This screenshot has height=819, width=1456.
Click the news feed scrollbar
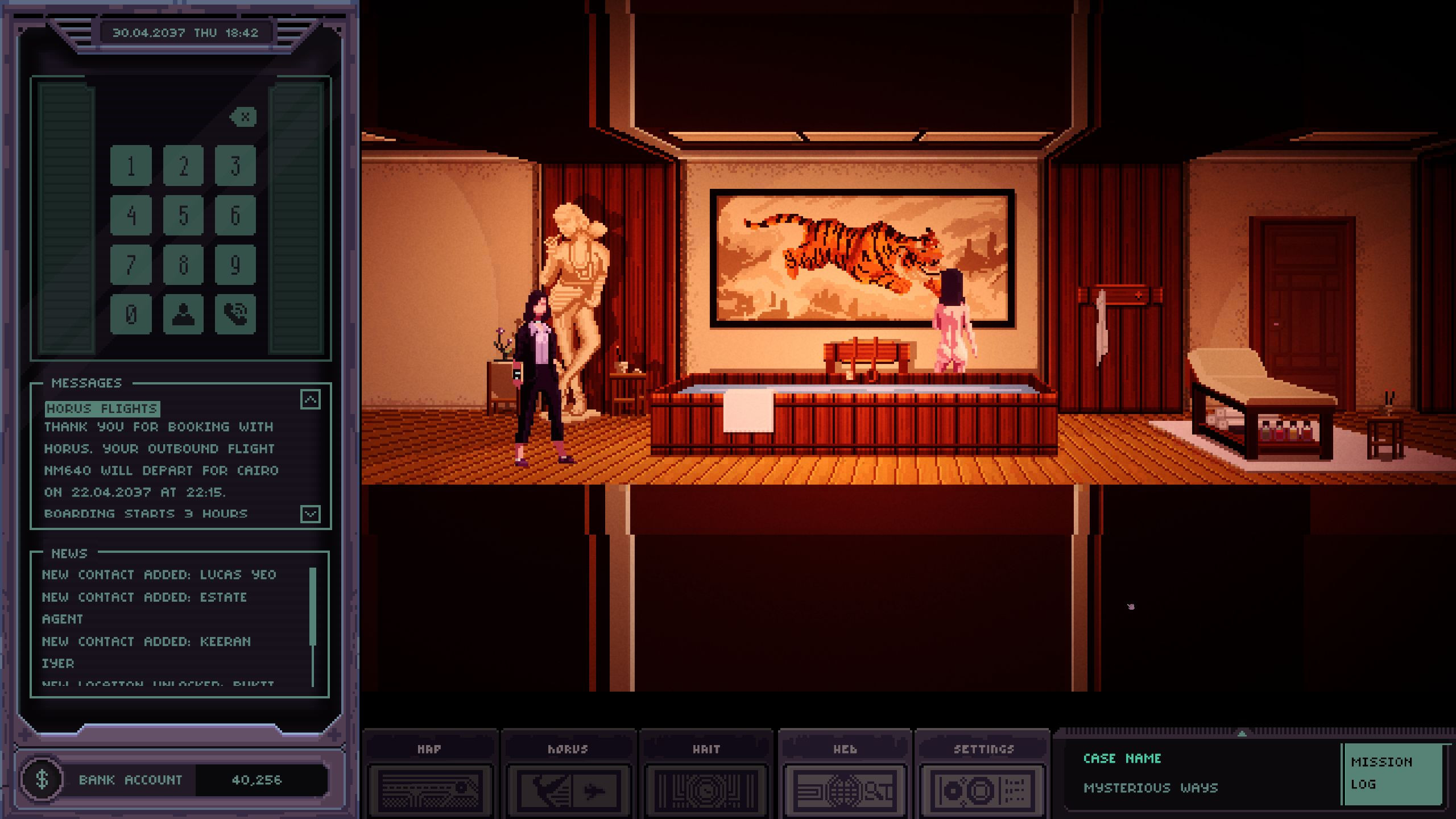coord(313,606)
